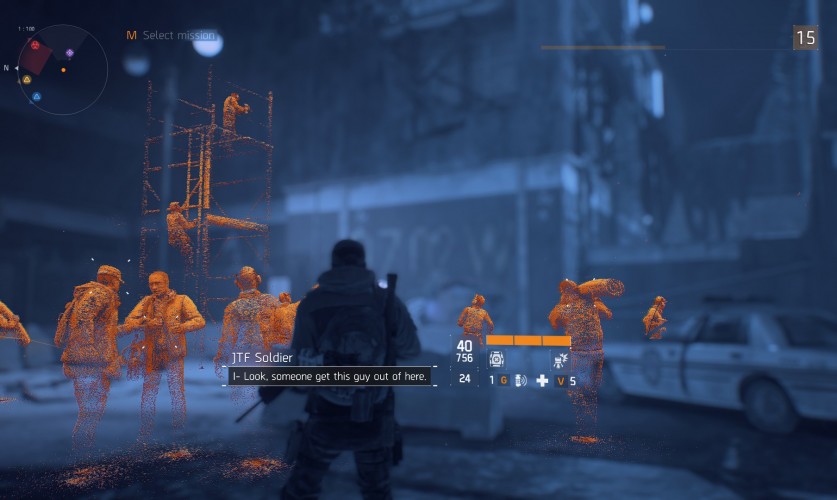The width and height of the screenshot is (837, 500).
Task: Select the purple diamond marker on minimap
Action: 69,53
